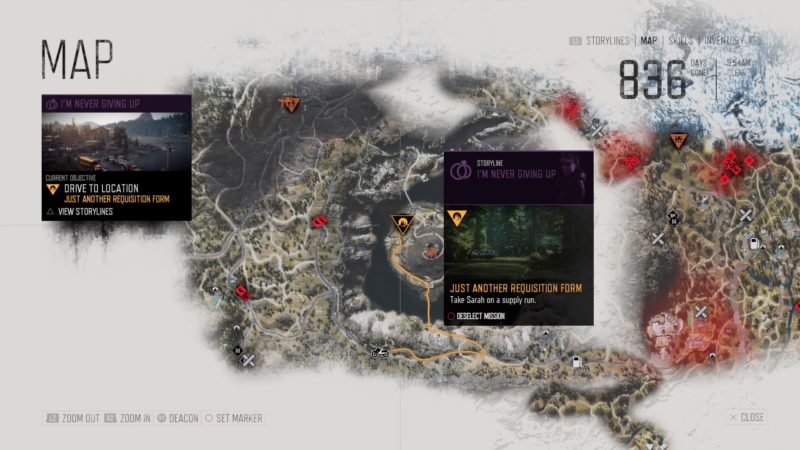Select the active mission marker on the map
This screenshot has height=450, width=800.
(402, 223)
